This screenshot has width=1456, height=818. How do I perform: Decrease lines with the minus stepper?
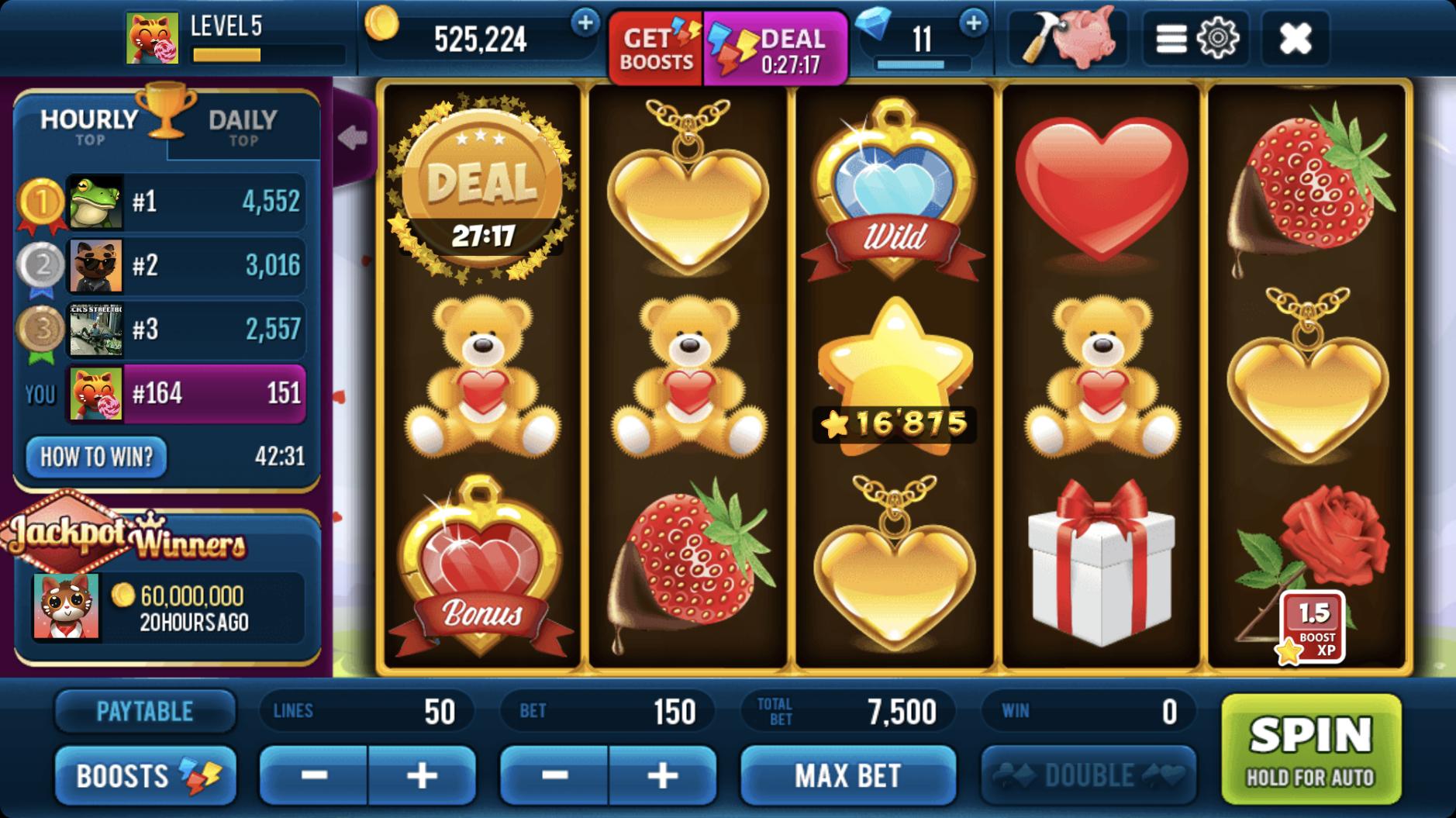pos(313,775)
